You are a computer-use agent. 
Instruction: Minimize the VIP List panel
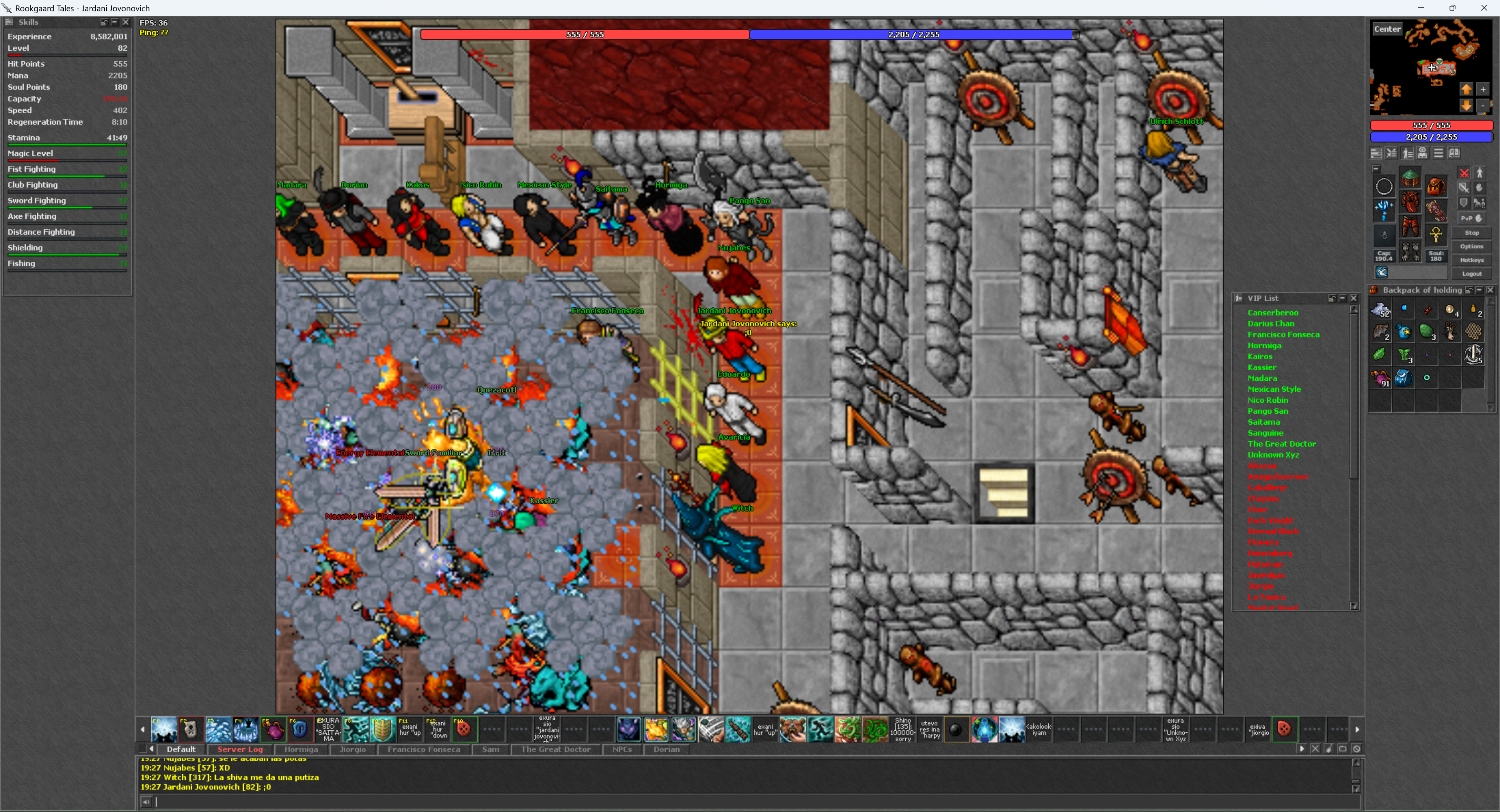click(x=1342, y=298)
